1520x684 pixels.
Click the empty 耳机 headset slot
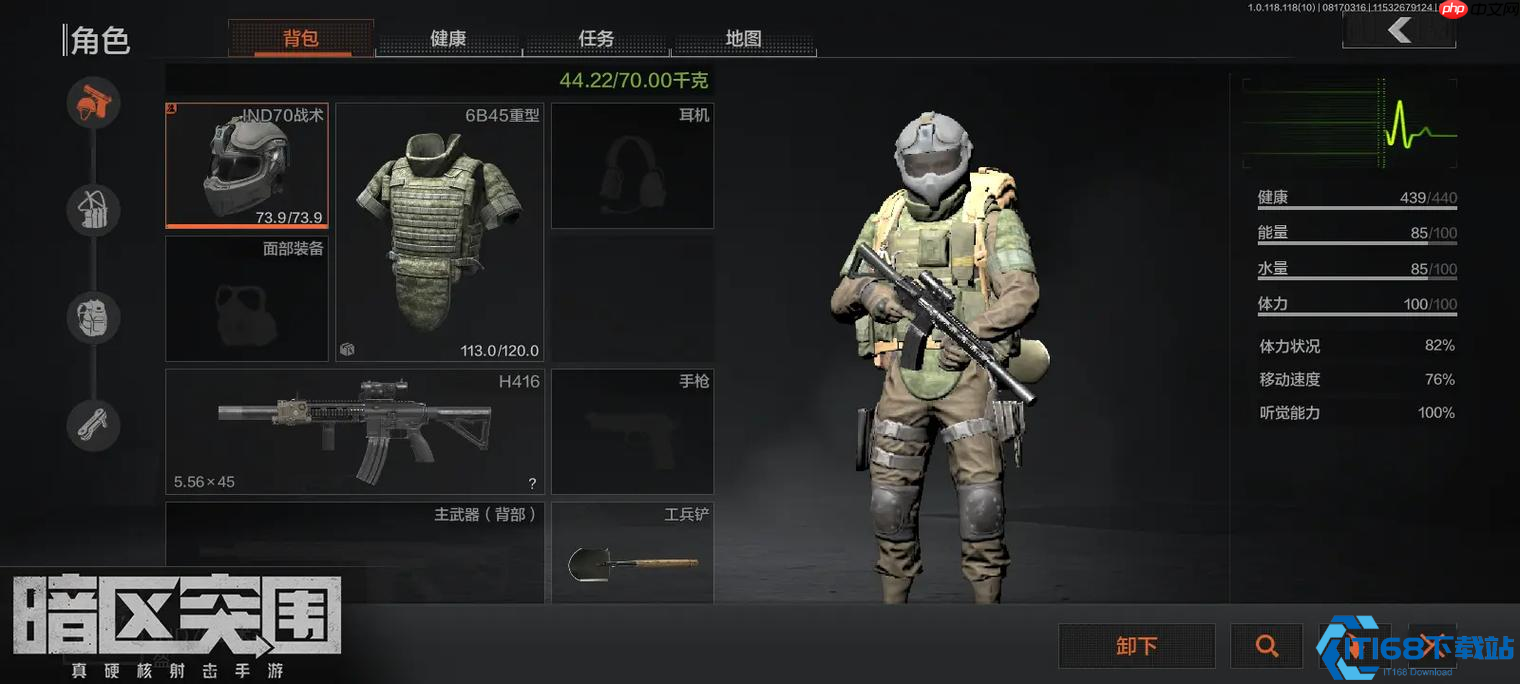click(x=632, y=166)
